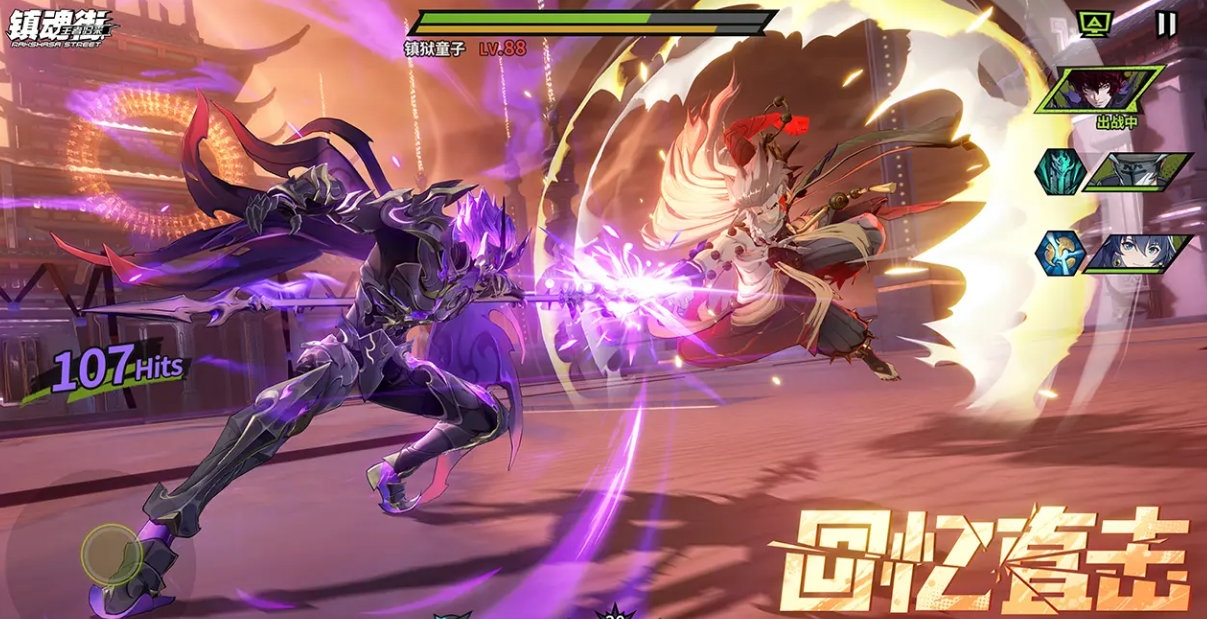Select the red-haired active character portrait

click(1101, 88)
